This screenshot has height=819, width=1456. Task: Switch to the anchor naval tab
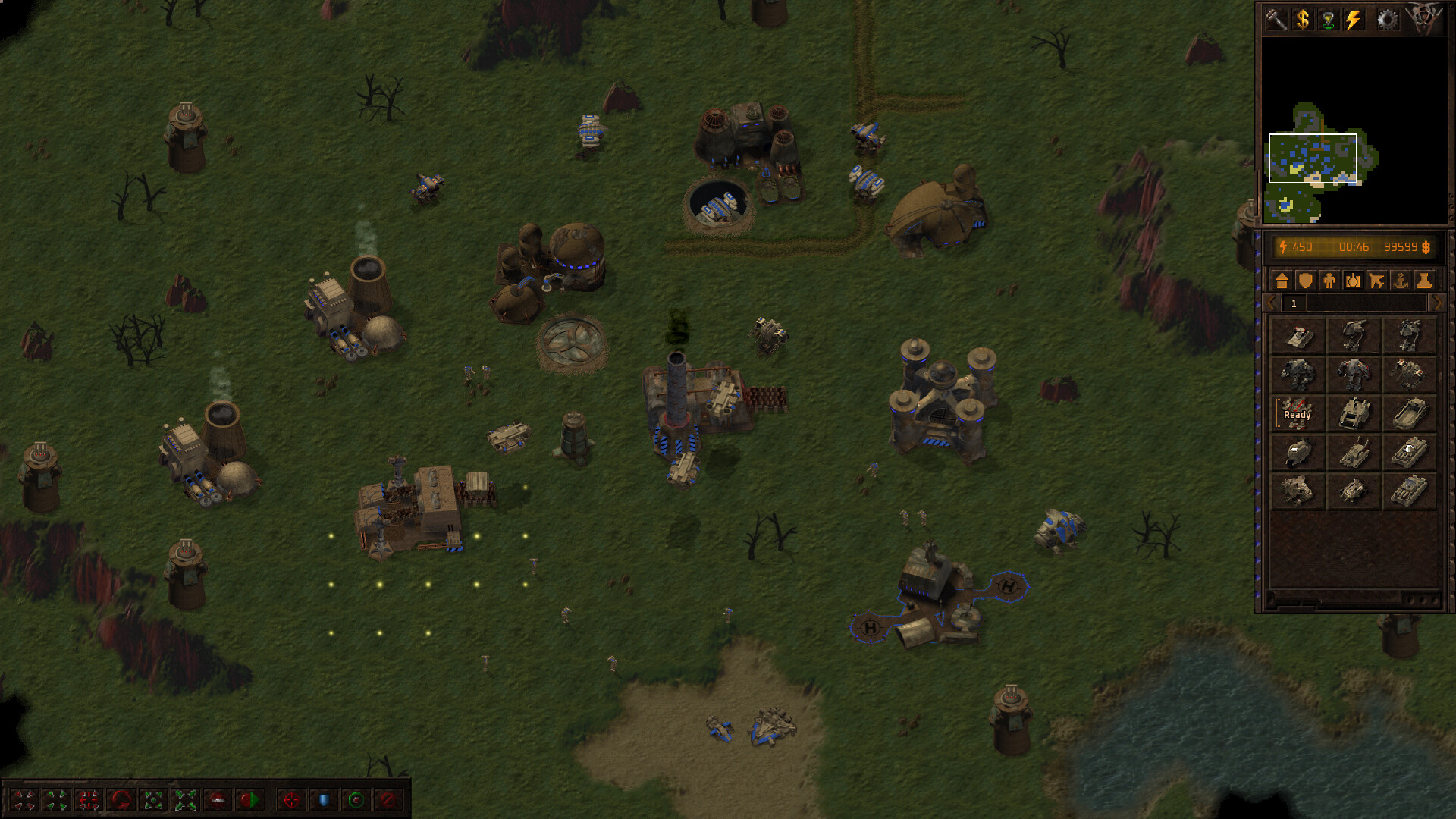[x=1400, y=281]
